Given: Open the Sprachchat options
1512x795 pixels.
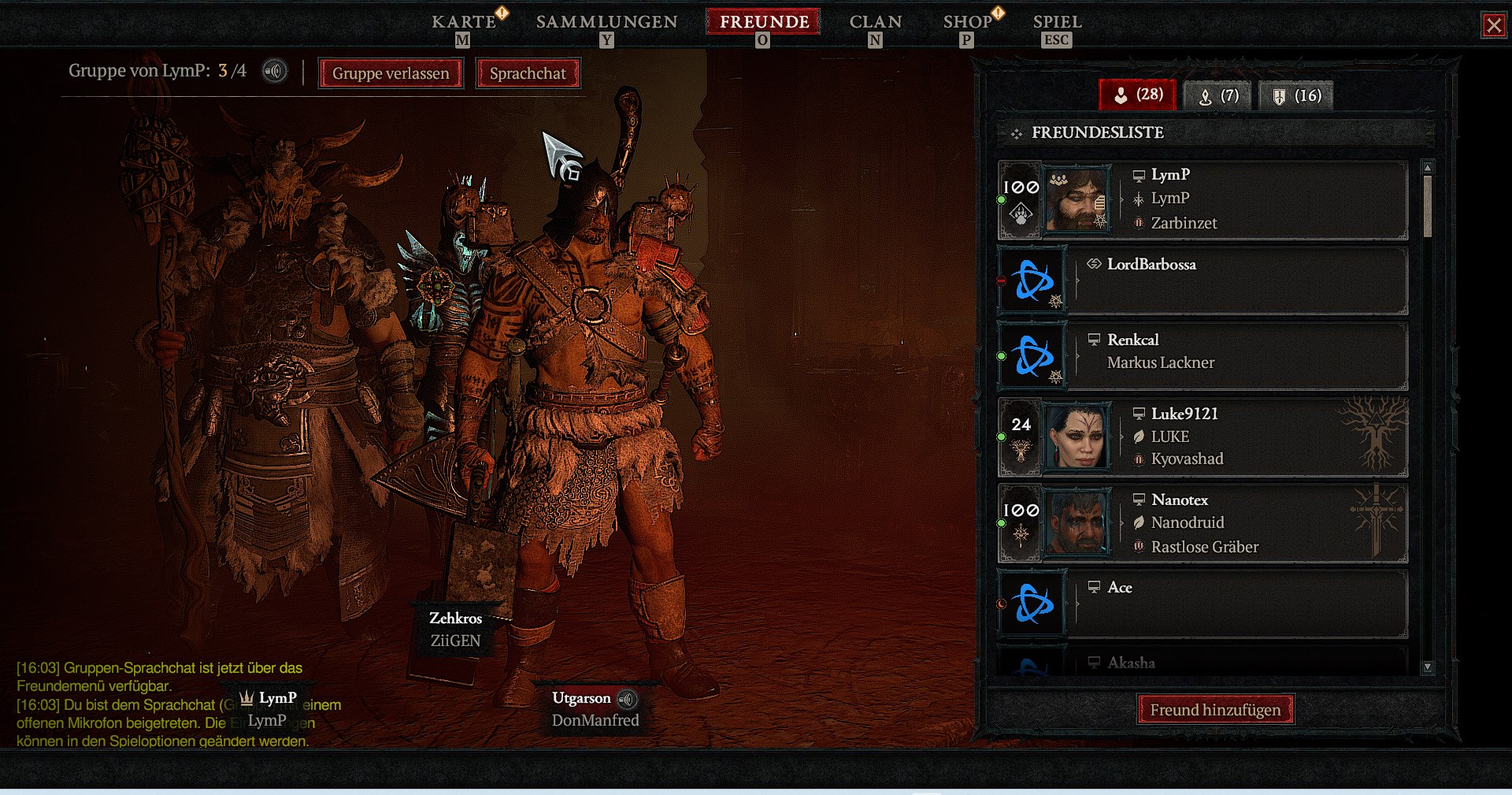Looking at the screenshot, I should pos(528,73).
